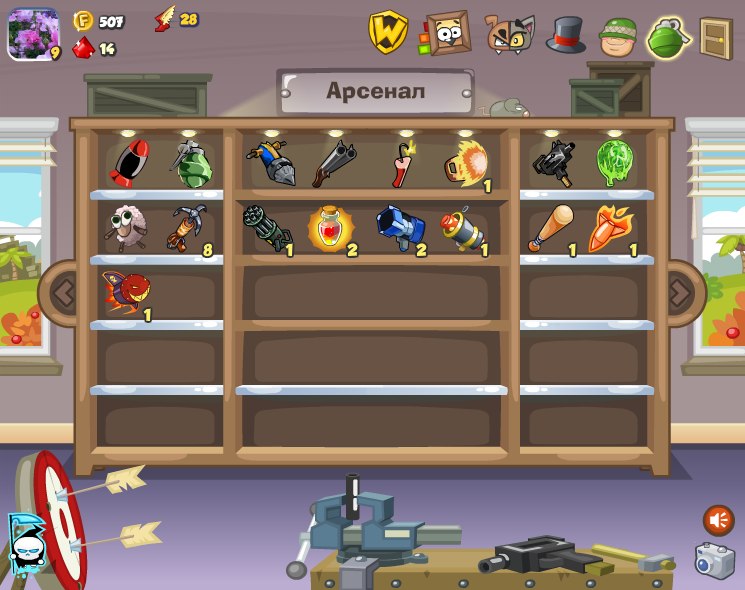This screenshot has height=590, width=745.
Task: Open the yellow W shield menu
Action: point(388,32)
